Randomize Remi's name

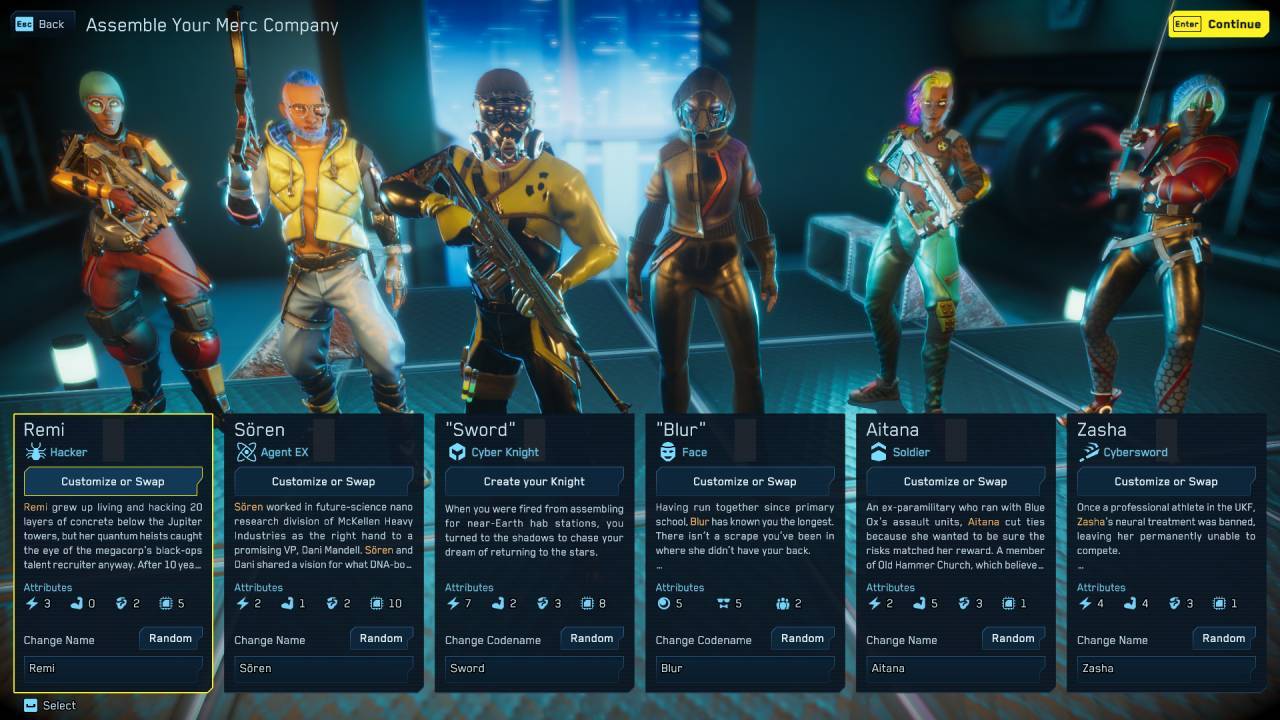171,638
